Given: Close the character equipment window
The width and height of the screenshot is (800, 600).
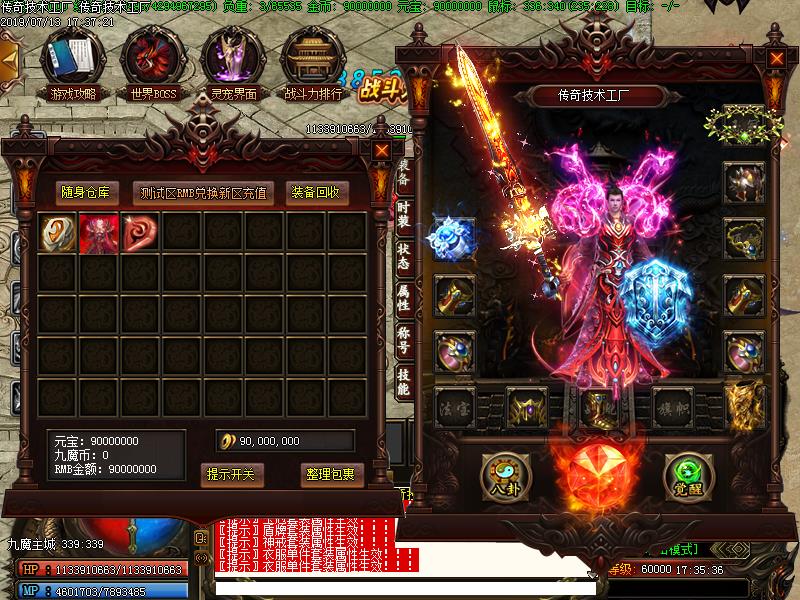Looking at the screenshot, I should click(x=776, y=57).
